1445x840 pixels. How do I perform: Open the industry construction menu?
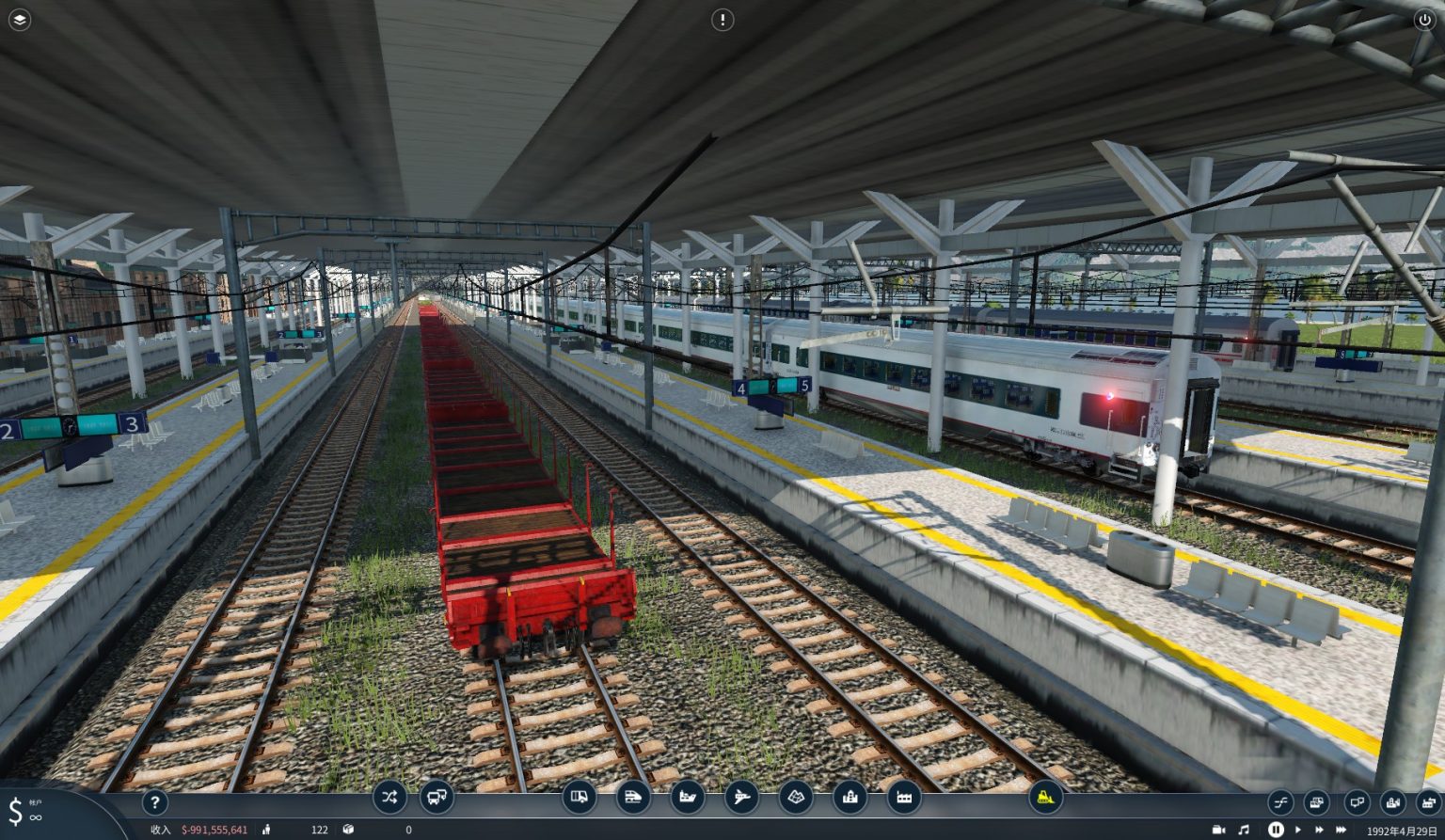[905, 799]
